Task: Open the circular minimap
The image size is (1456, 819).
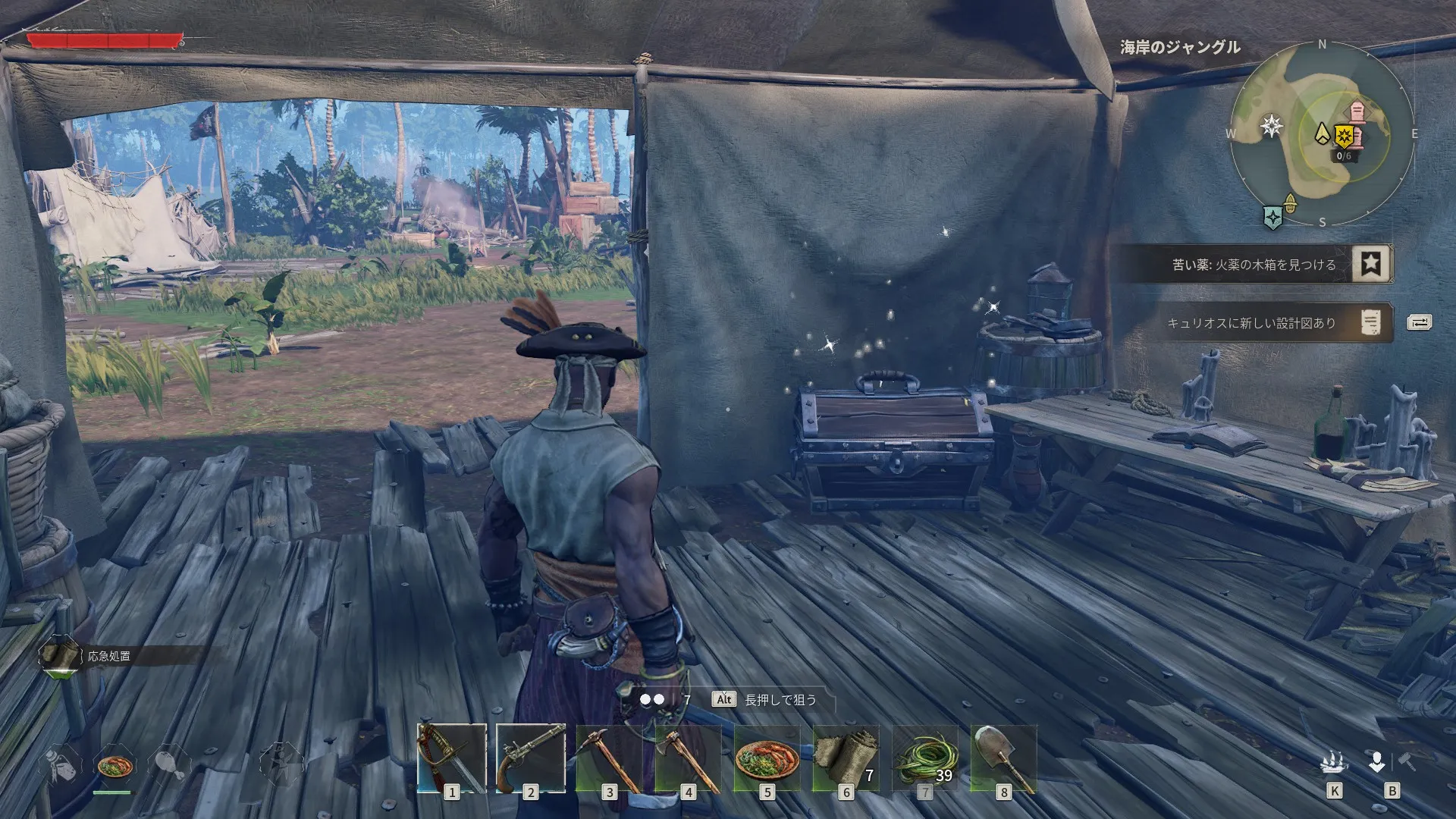Action: coord(1322,134)
